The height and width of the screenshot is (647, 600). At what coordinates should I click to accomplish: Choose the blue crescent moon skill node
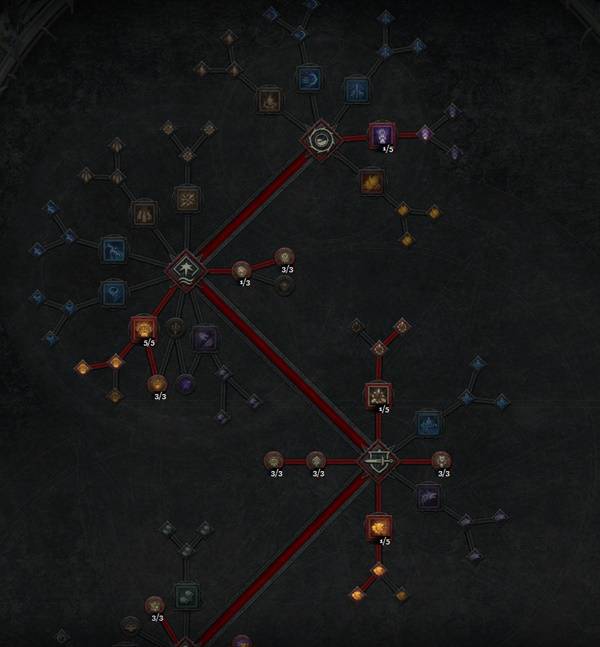pos(310,78)
